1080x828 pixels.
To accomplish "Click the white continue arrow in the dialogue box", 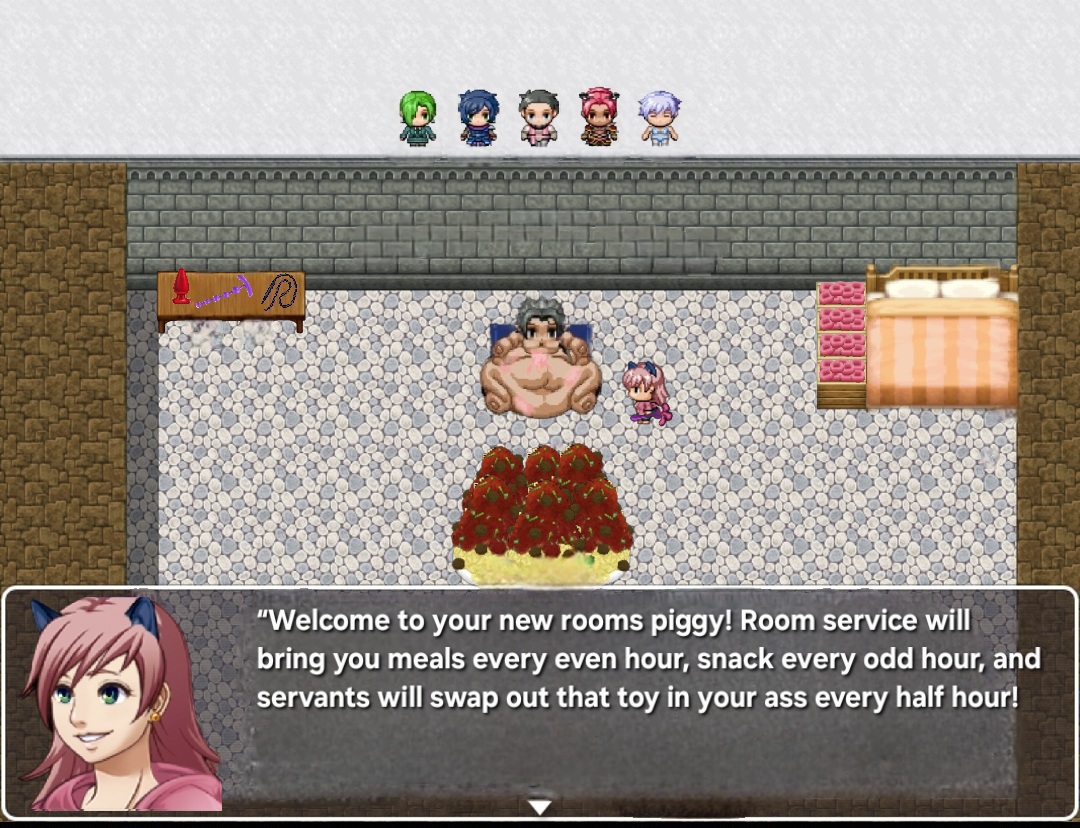I will coord(540,806).
